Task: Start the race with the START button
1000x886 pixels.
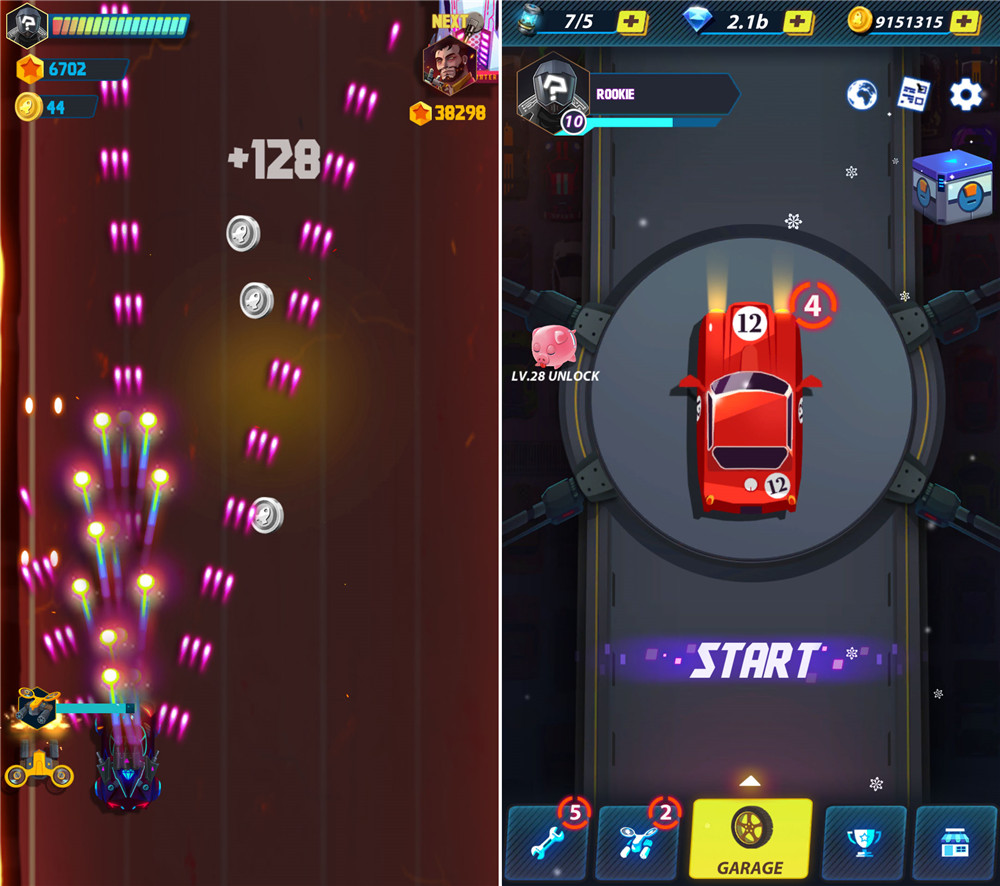Action: coord(756,660)
